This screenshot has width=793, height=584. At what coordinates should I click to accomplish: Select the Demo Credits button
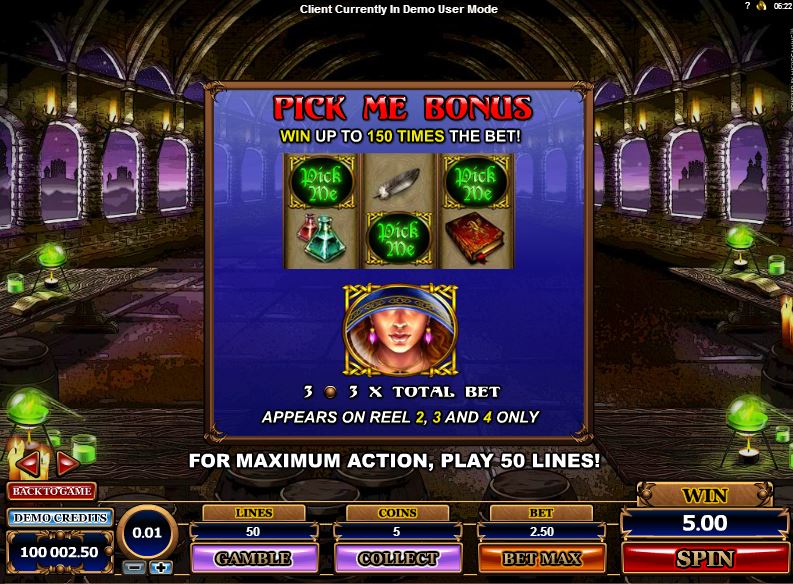[x=59, y=517]
